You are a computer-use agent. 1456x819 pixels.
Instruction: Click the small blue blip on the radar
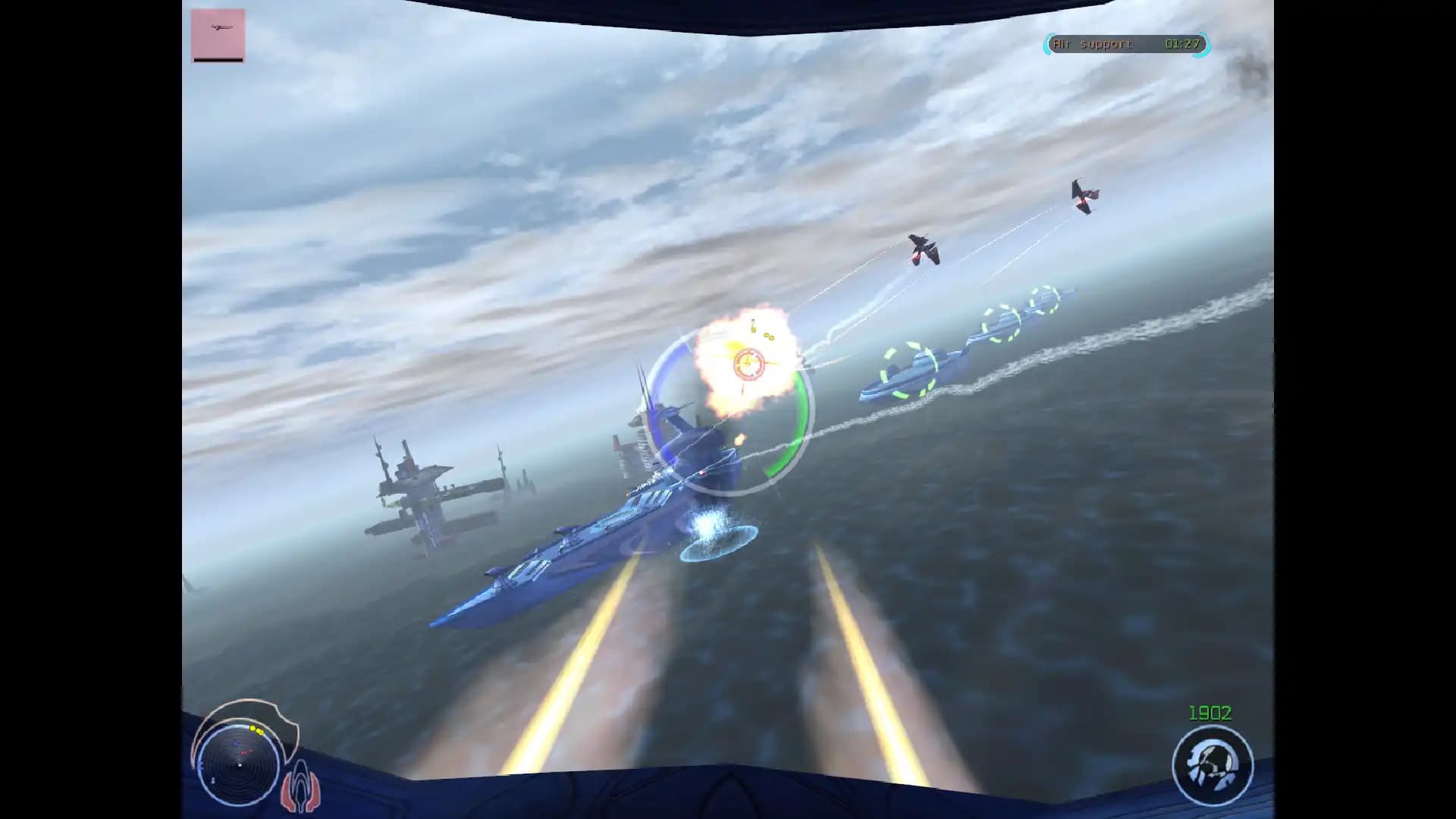click(236, 742)
